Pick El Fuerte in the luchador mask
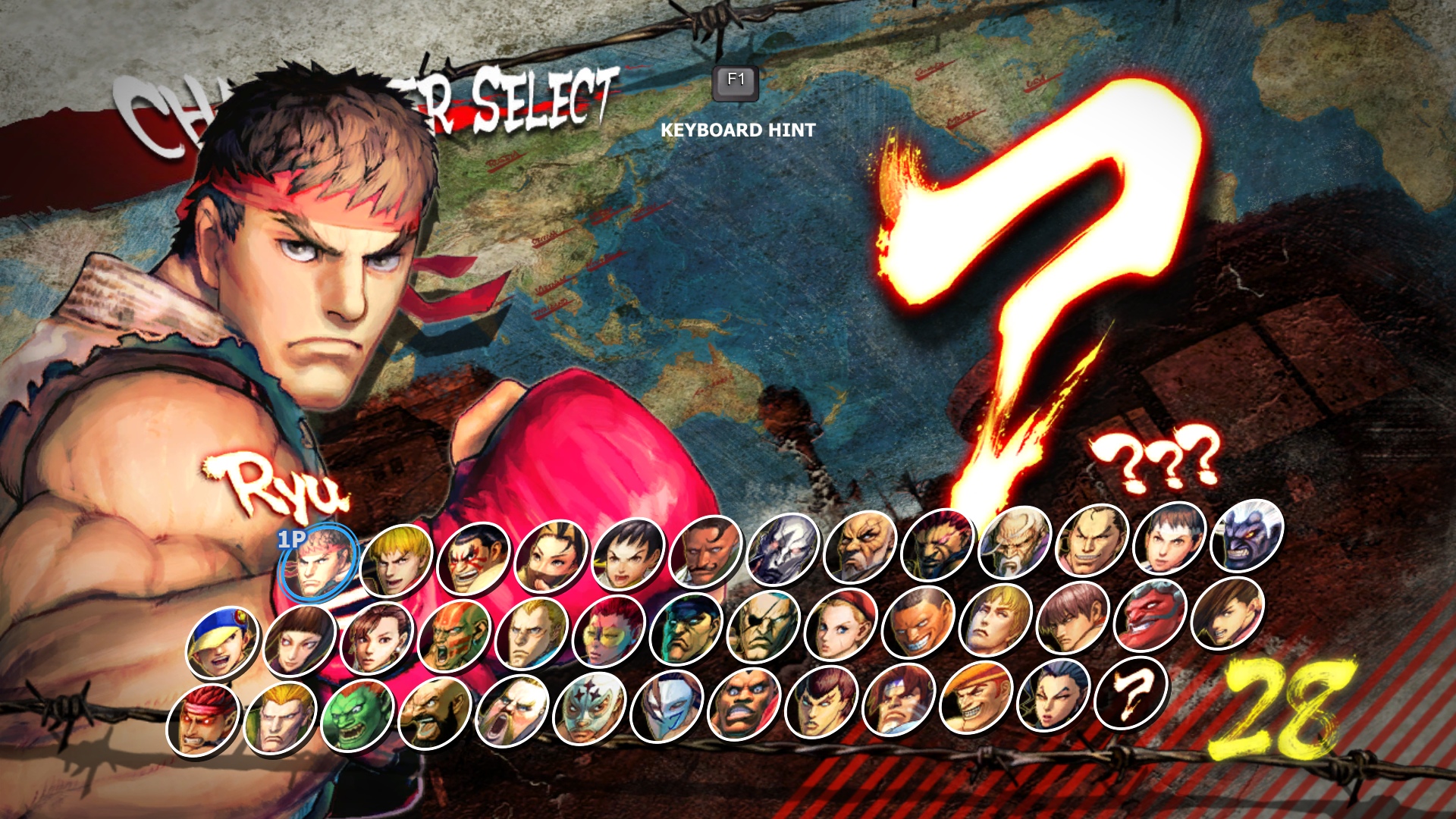The width and height of the screenshot is (1456, 819). (590, 709)
